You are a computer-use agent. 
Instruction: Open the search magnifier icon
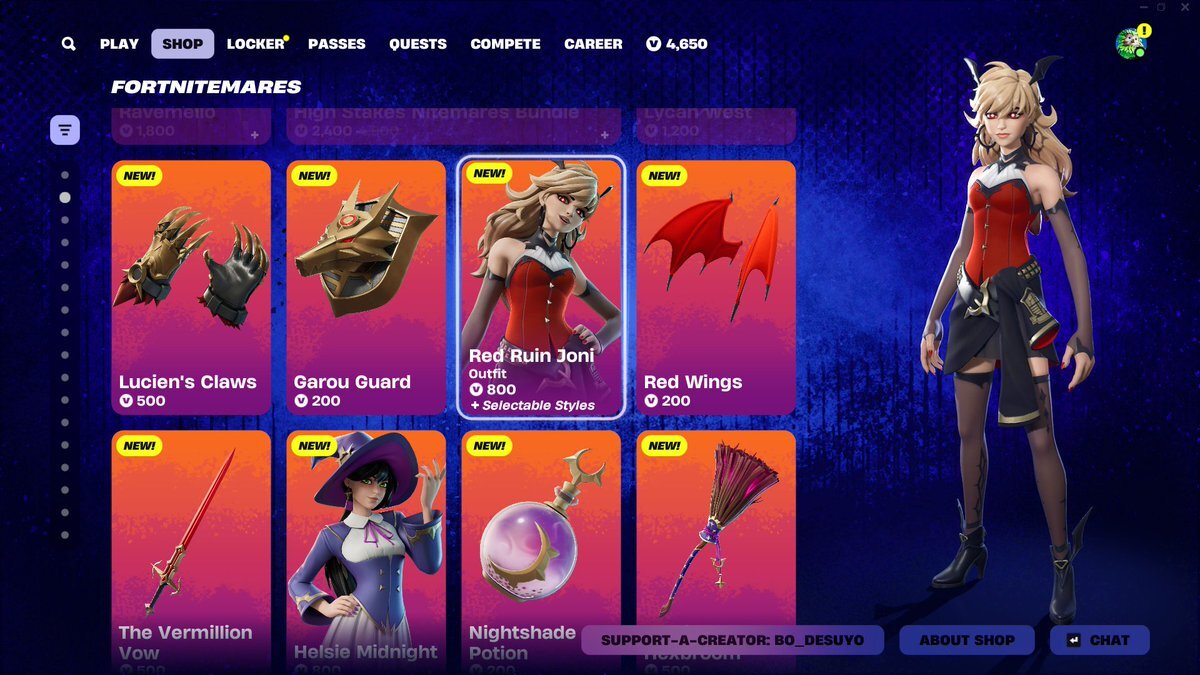tap(68, 44)
